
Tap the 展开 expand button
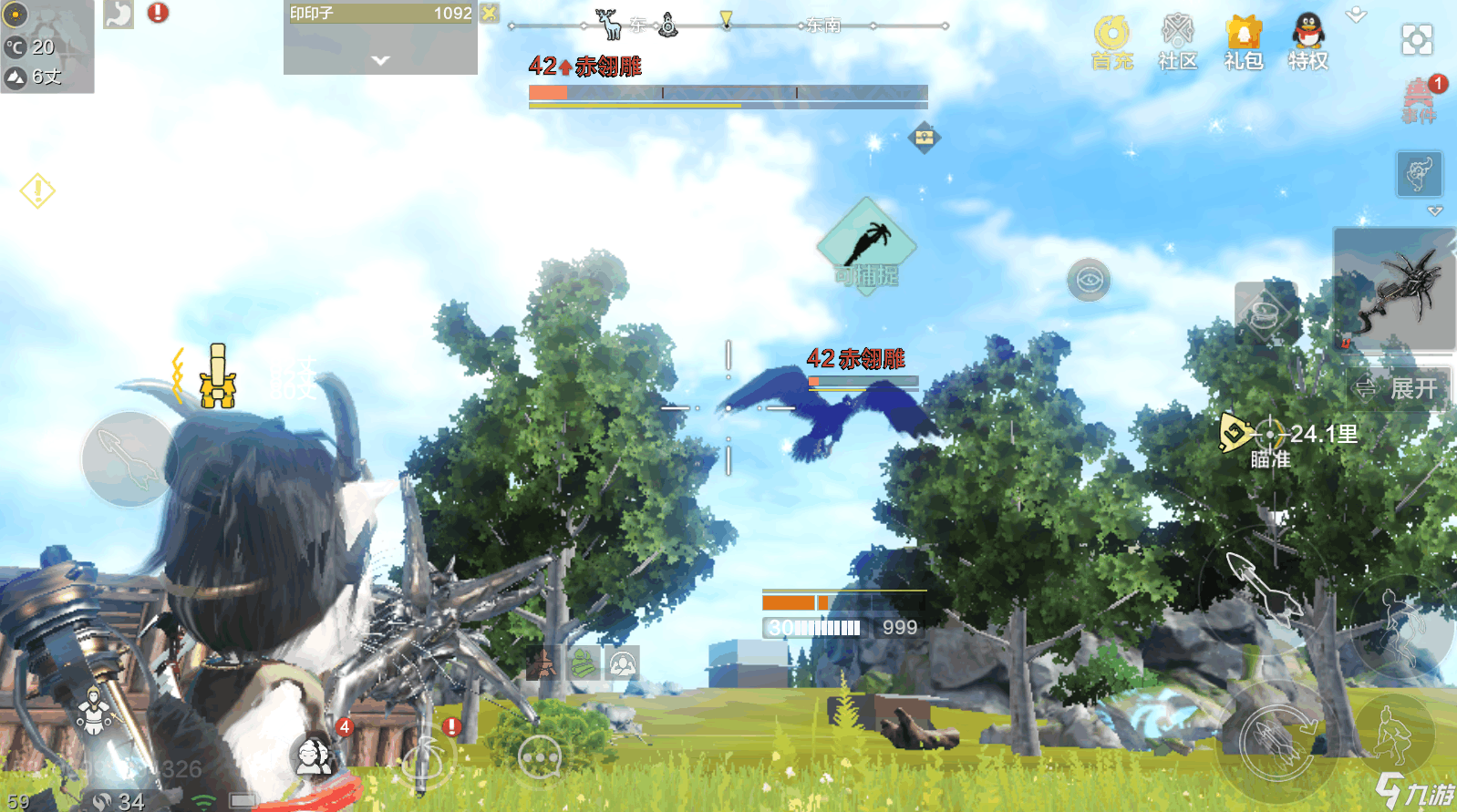1398,389
